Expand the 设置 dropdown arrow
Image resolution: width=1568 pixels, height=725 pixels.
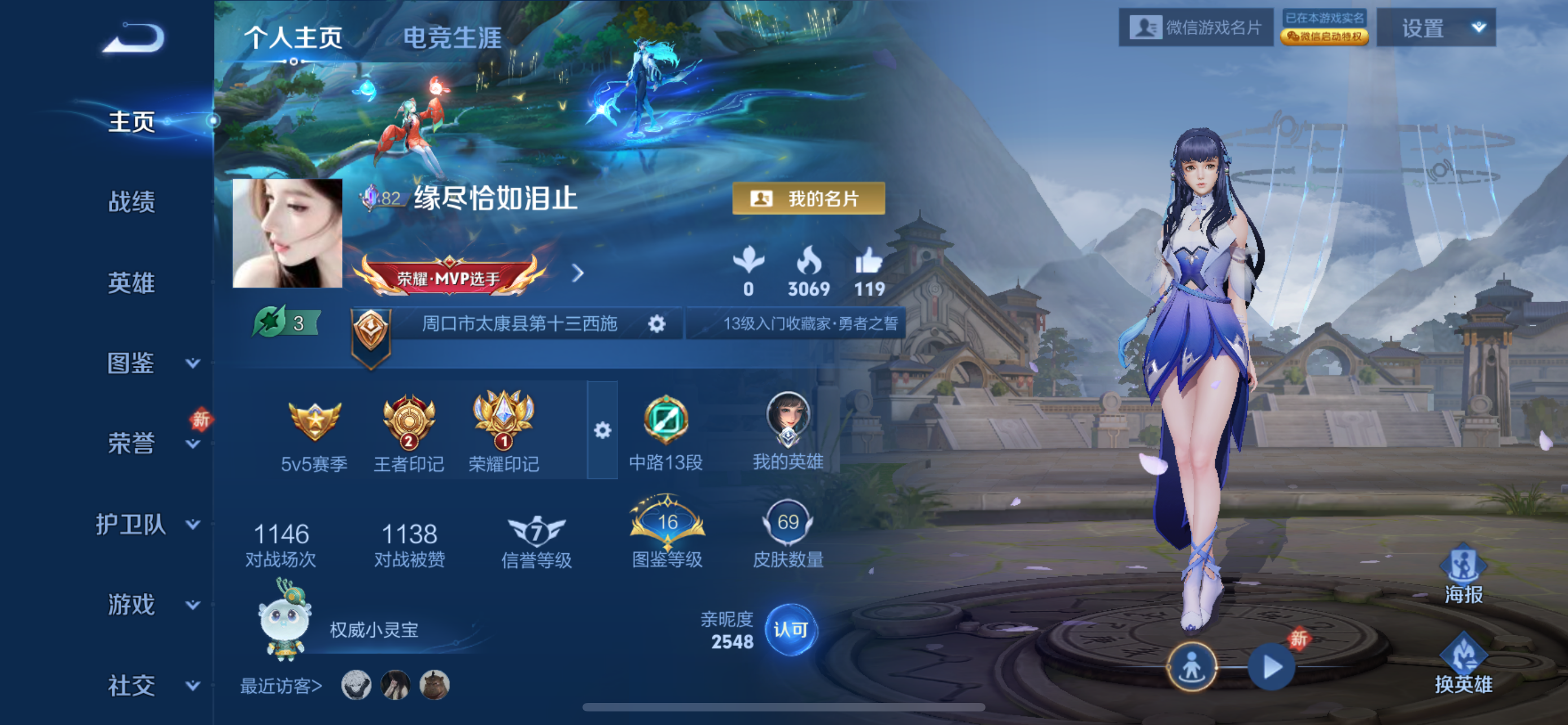click(x=1478, y=29)
